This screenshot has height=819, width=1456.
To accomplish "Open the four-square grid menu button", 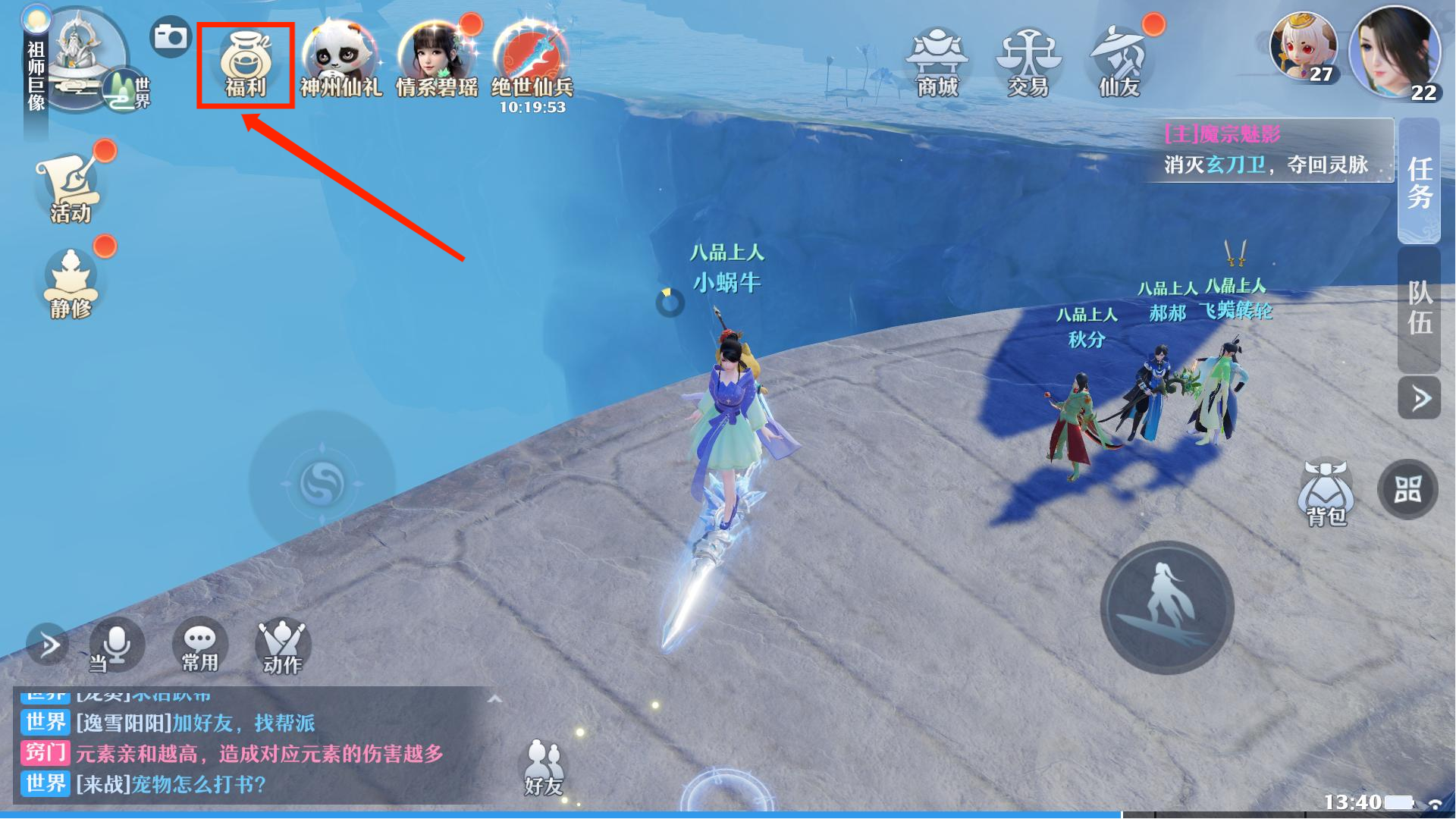I will [x=1407, y=490].
